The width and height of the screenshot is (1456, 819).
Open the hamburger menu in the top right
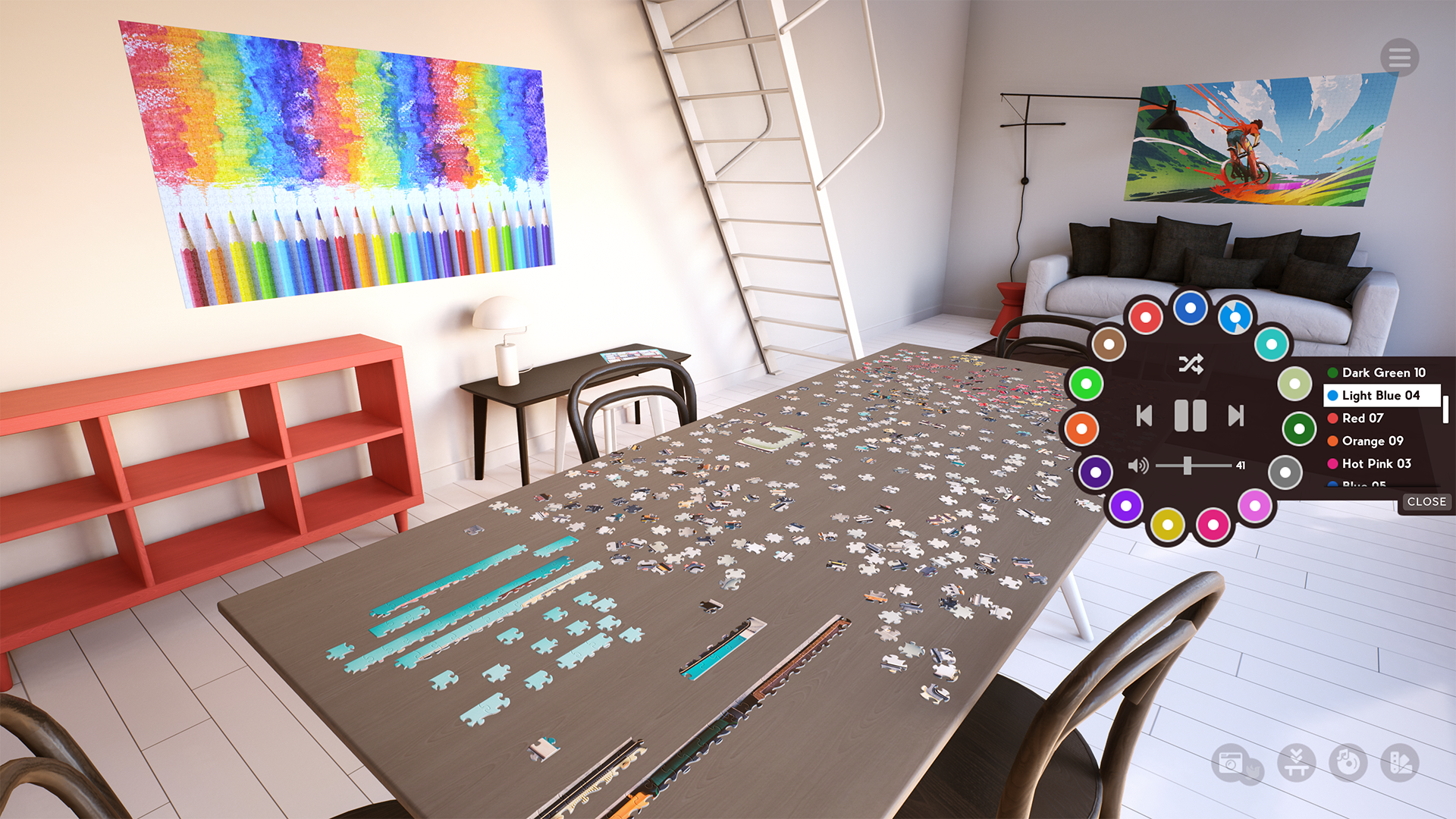[x=1401, y=58]
